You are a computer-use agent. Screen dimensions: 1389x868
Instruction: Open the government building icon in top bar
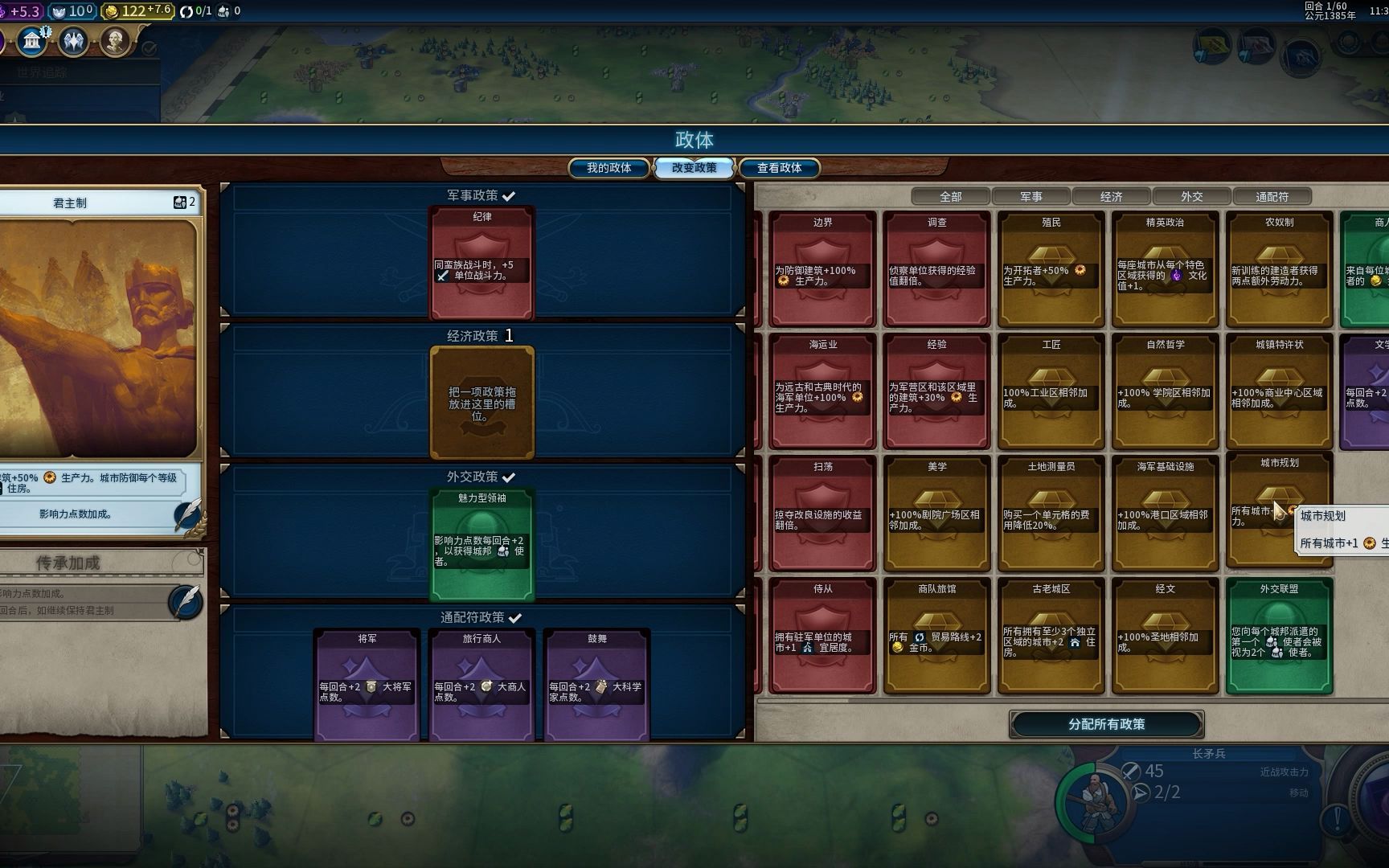(32, 40)
